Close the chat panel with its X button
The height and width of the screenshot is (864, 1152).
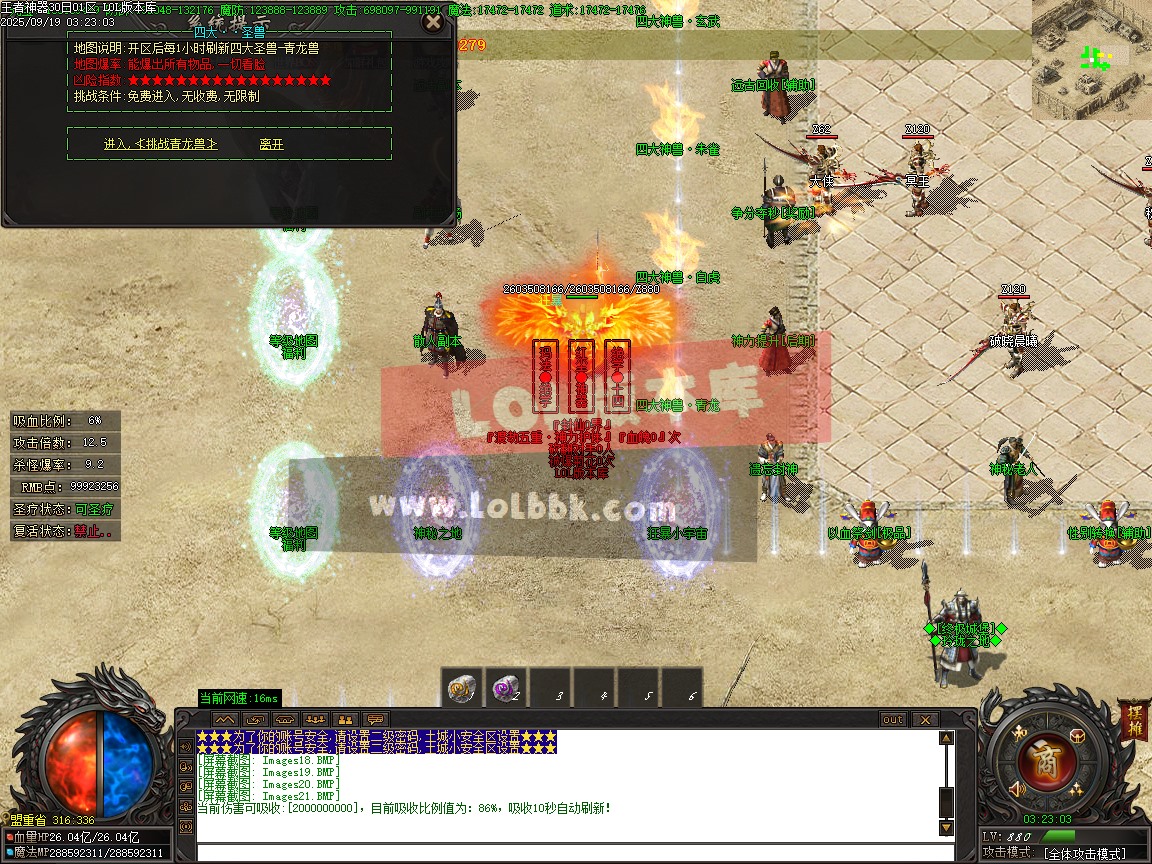[x=925, y=719]
